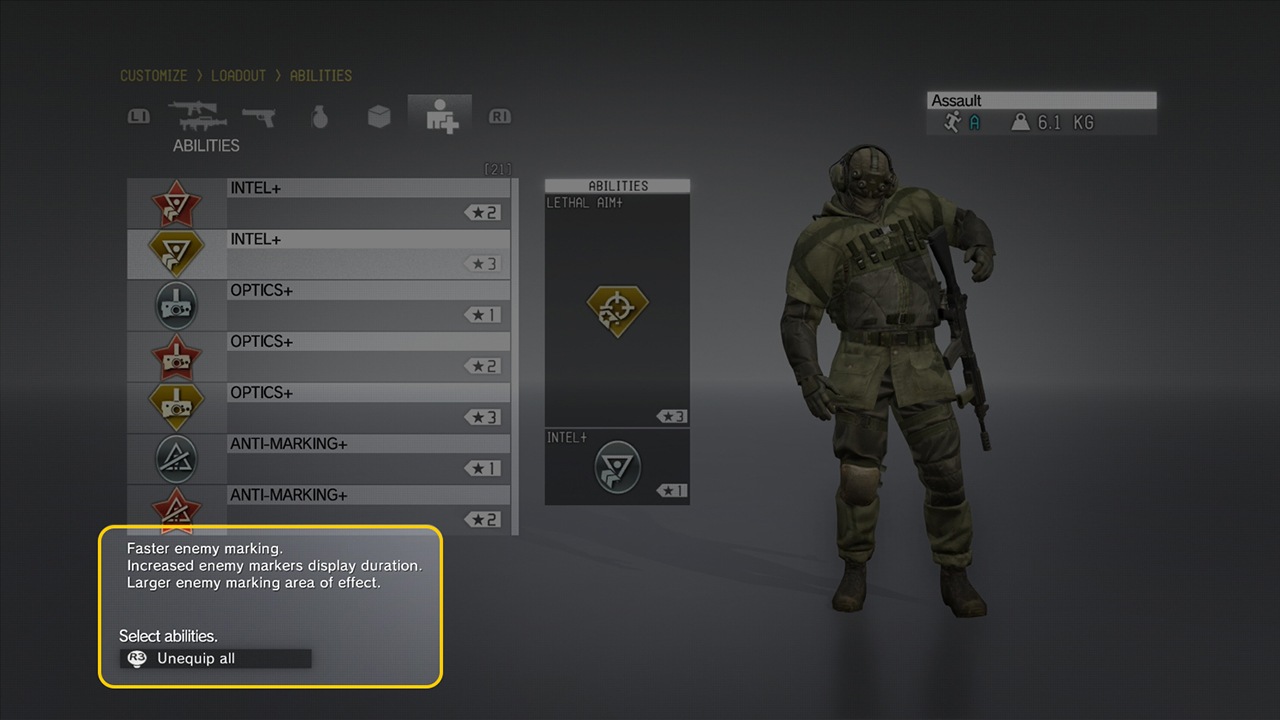This screenshot has height=720, width=1280.
Task: Choose the OPTICS+ three-star gold ability
Action: [x=318, y=407]
